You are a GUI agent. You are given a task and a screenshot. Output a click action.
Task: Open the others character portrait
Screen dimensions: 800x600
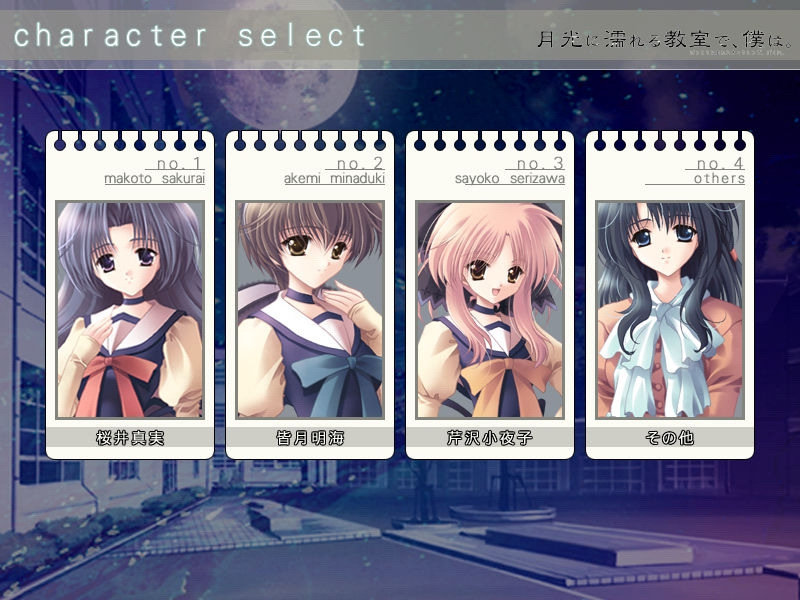tap(670, 310)
